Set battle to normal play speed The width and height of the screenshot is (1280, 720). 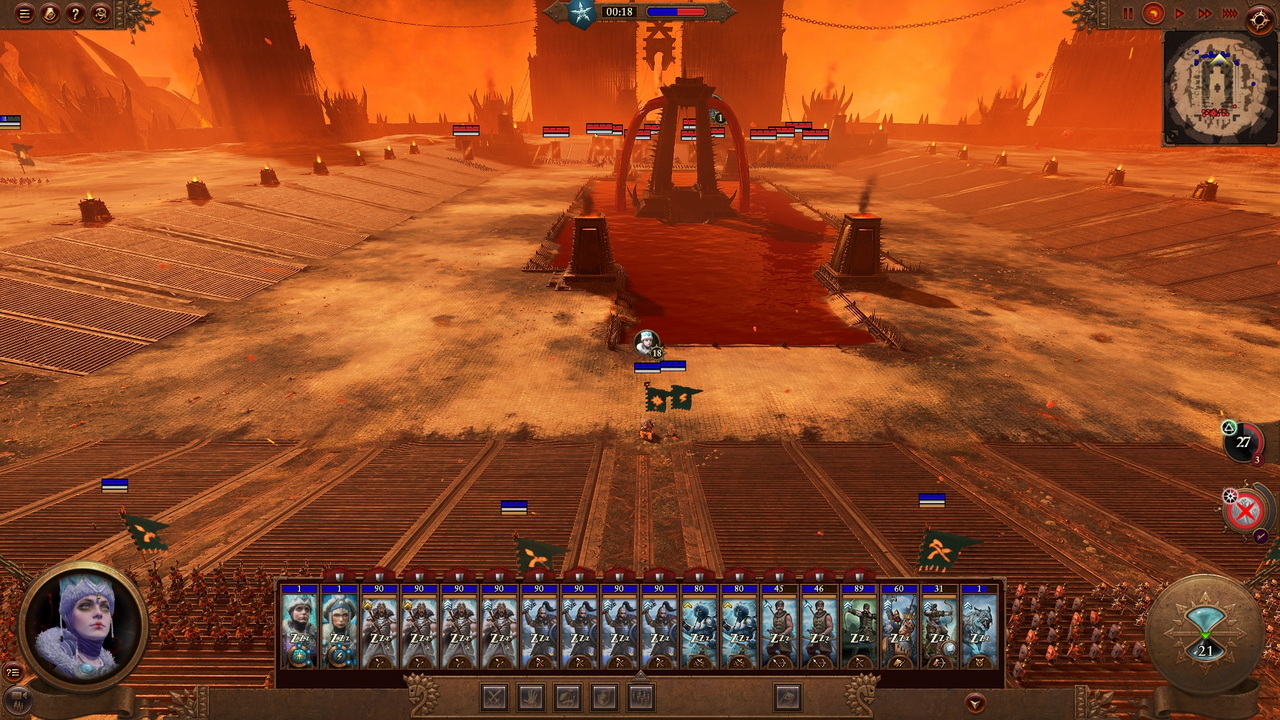click(1180, 14)
